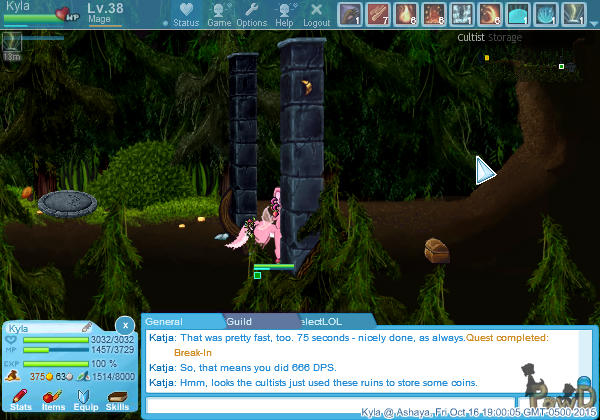Open the Equip panel
Screen dimensions: 600x420
click(86, 400)
